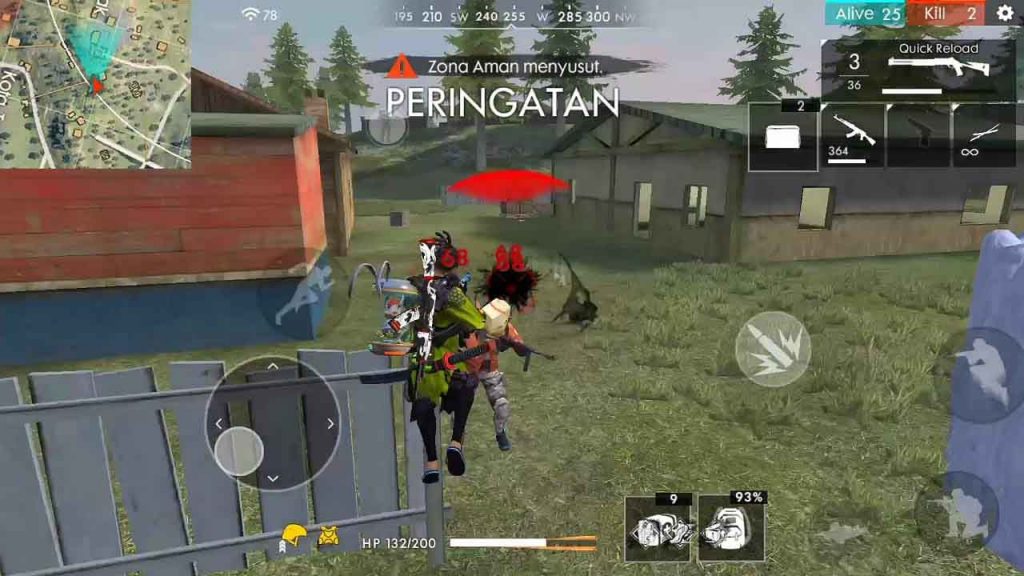The width and height of the screenshot is (1024, 576).
Task: Tap the bullet fire button
Action: pos(772,349)
